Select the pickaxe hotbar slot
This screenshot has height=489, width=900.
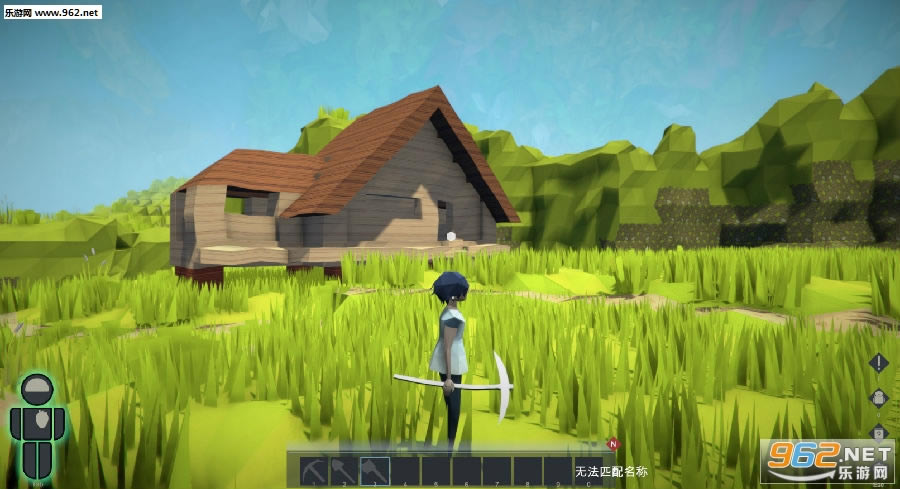point(314,470)
